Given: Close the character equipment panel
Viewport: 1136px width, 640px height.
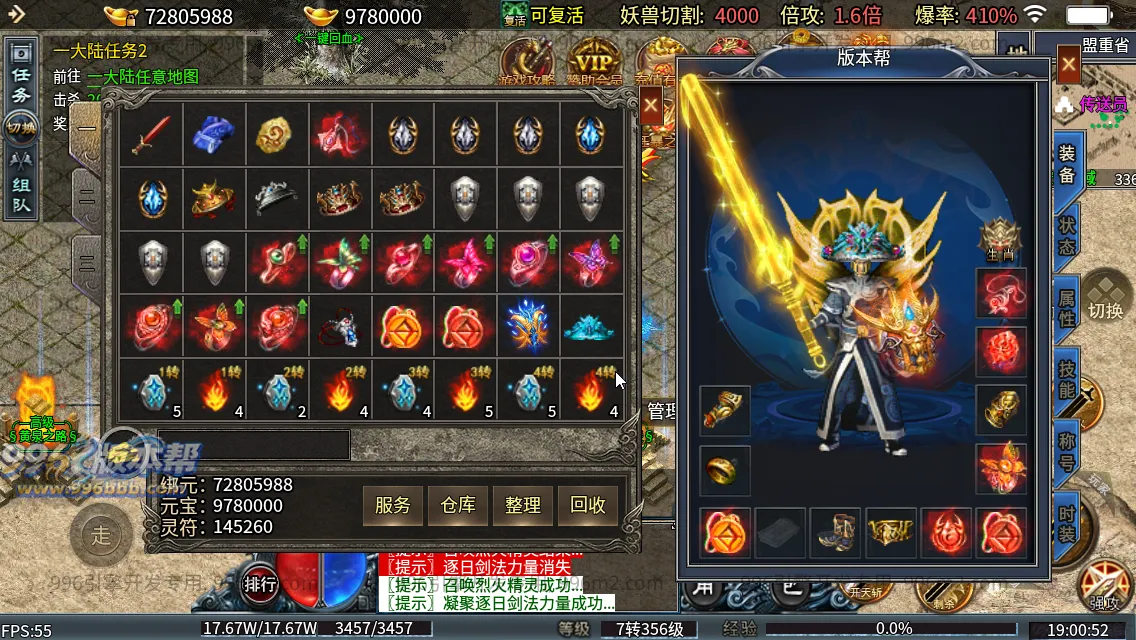Looking at the screenshot, I should 1068,67.
